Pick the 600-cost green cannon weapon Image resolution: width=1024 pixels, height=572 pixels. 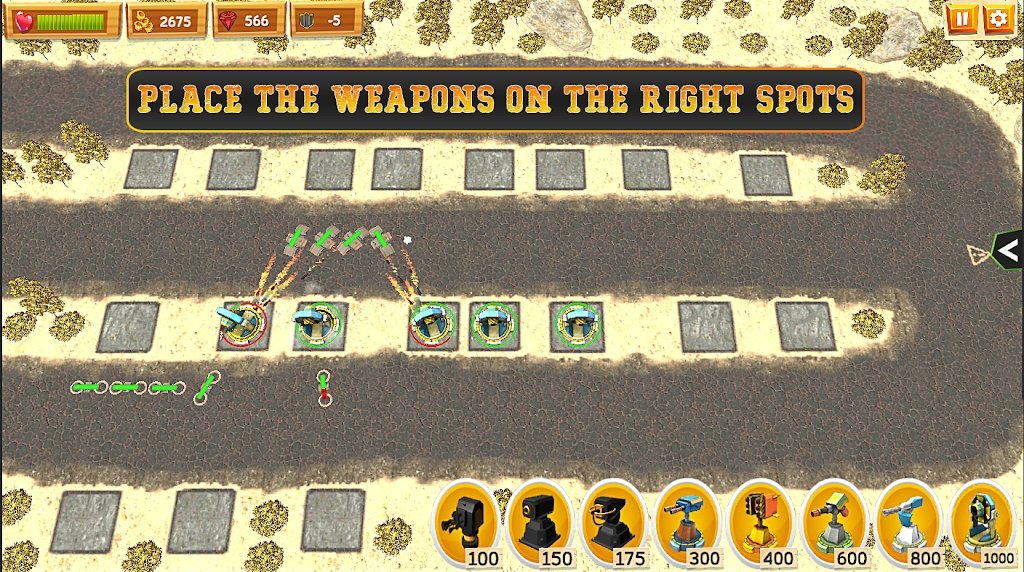pyautogui.click(x=836, y=522)
